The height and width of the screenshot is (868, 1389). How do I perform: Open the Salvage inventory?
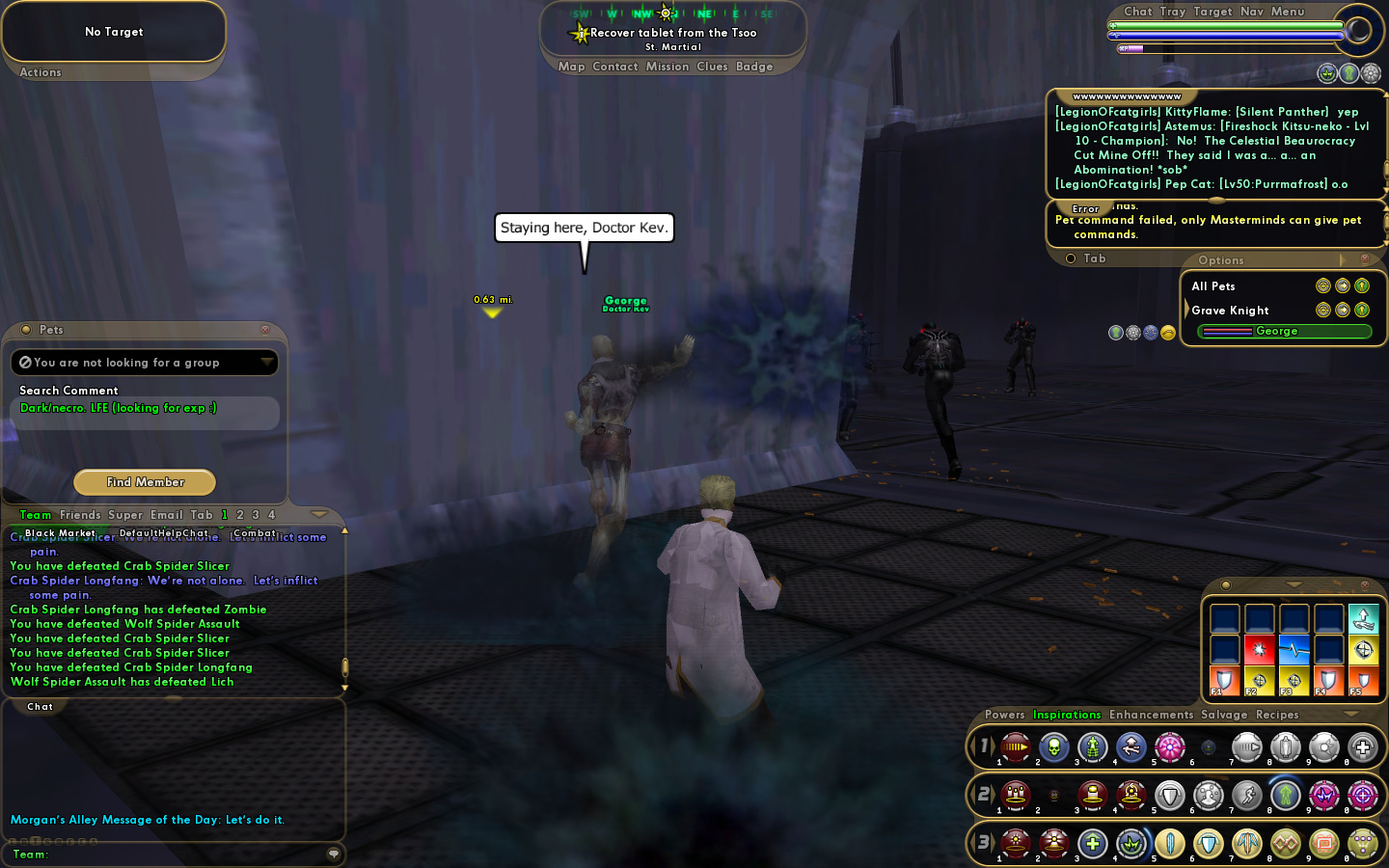pos(1224,715)
